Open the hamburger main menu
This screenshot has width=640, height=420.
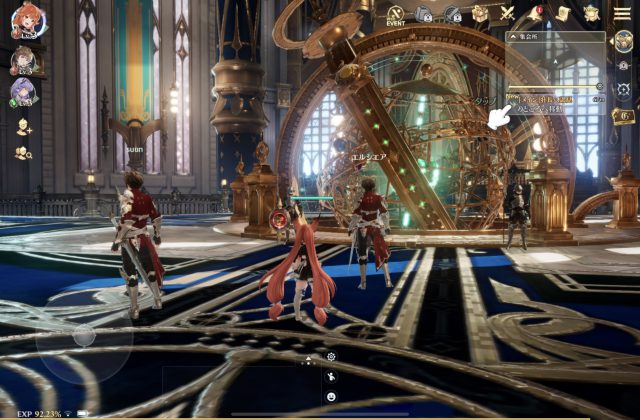(x=622, y=13)
